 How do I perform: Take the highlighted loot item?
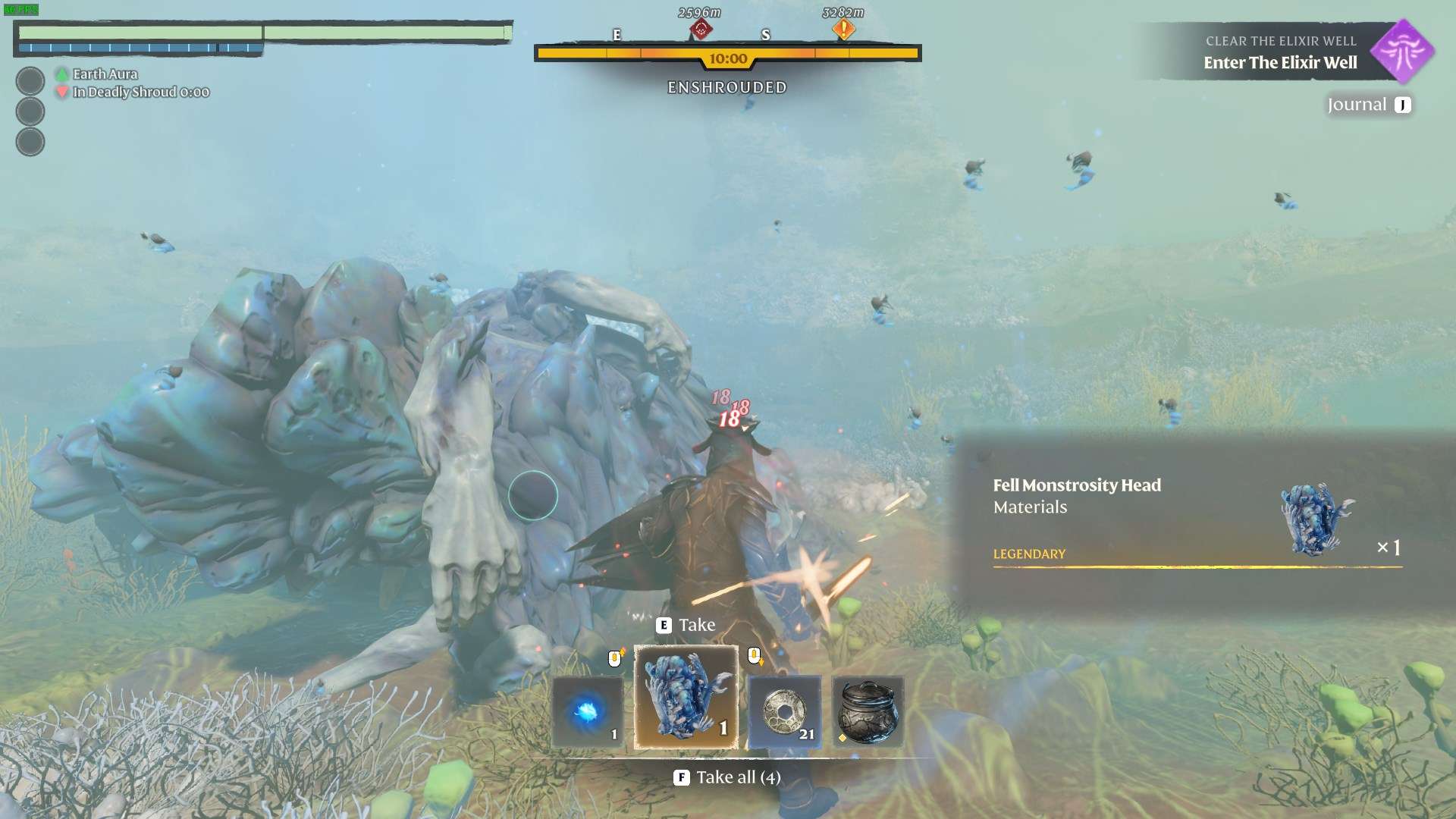pos(686,625)
